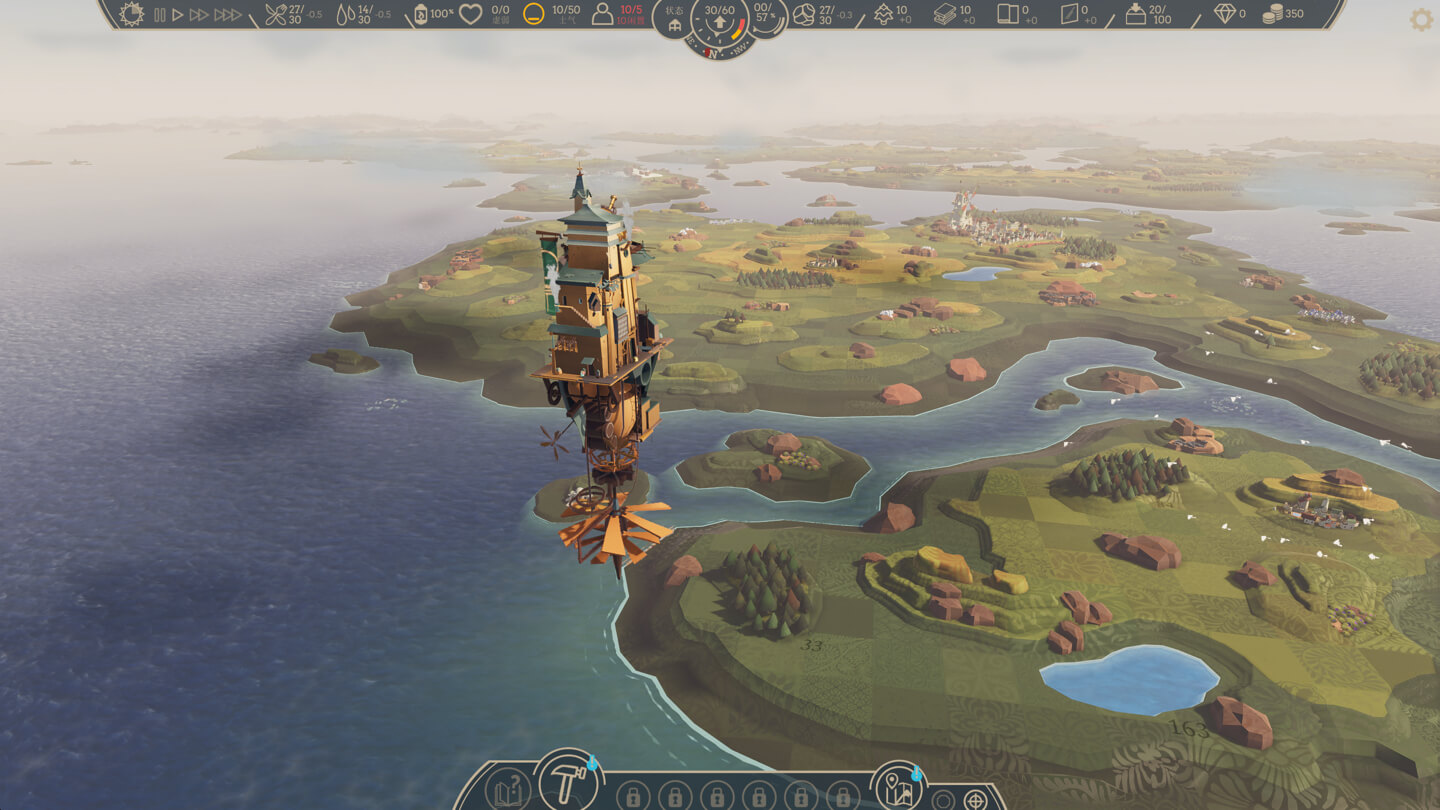
Task: Click the hexagon button beside the crosshair
Action: pyautogui.click(x=943, y=799)
